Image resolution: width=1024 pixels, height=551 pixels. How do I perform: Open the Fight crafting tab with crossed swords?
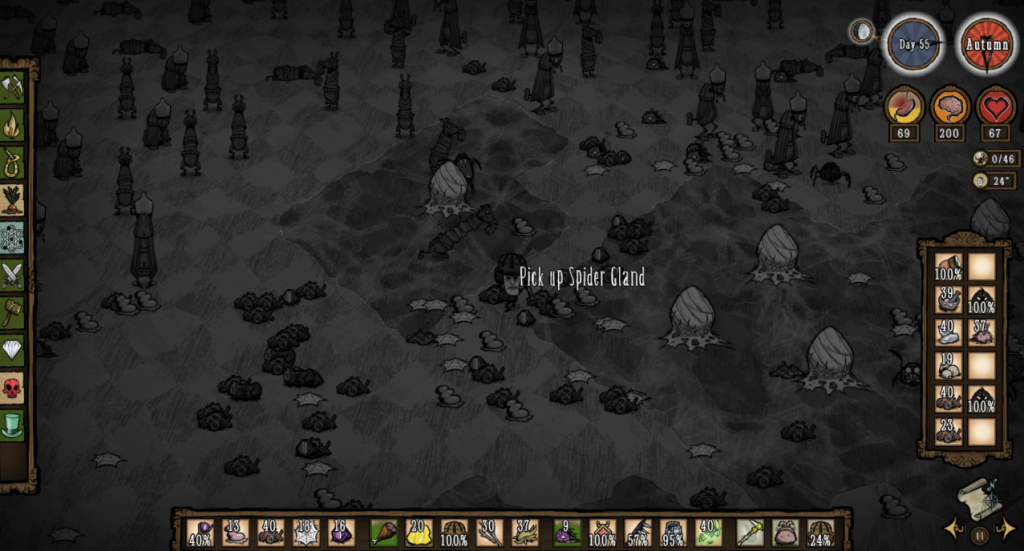coord(13,274)
